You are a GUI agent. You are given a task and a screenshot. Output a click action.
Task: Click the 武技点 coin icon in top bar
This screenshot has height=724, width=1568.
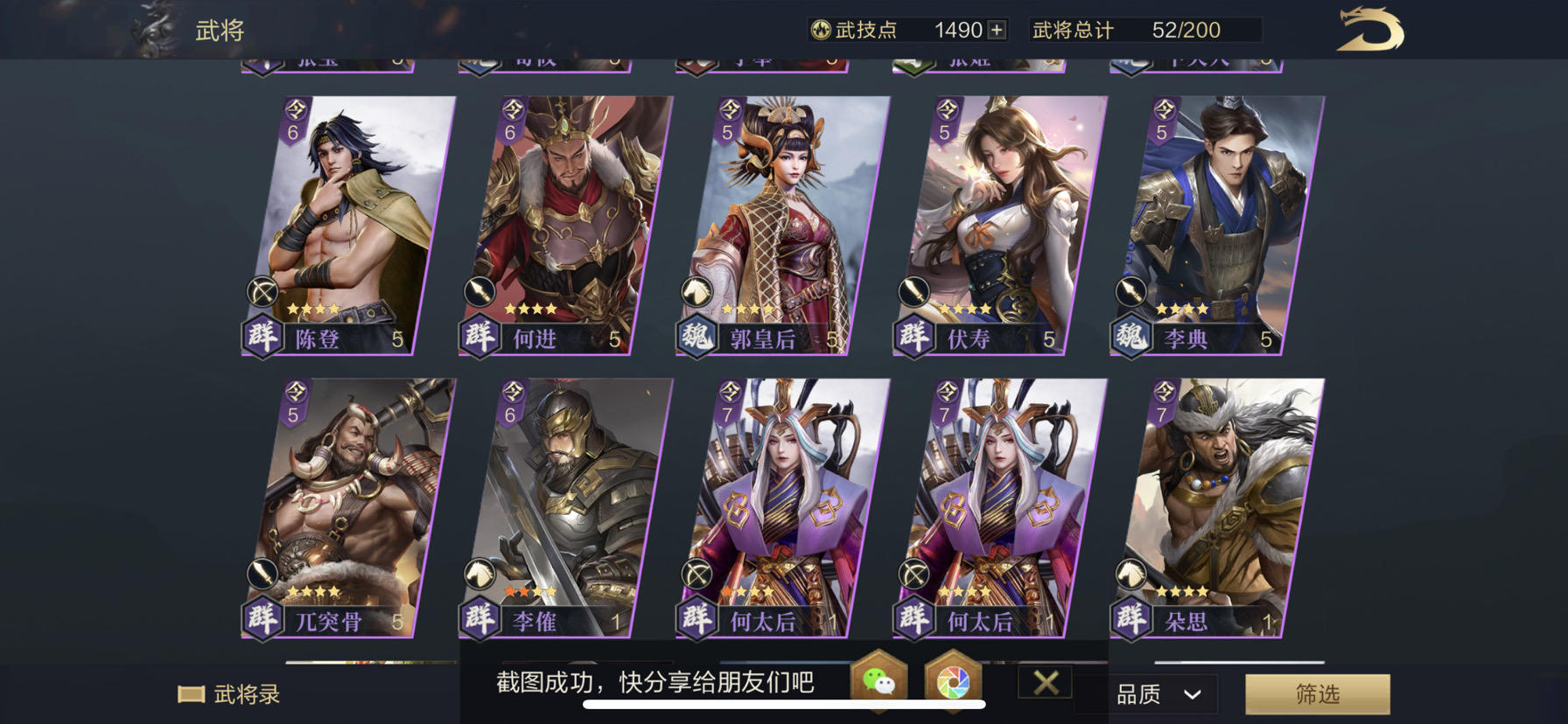(x=819, y=29)
